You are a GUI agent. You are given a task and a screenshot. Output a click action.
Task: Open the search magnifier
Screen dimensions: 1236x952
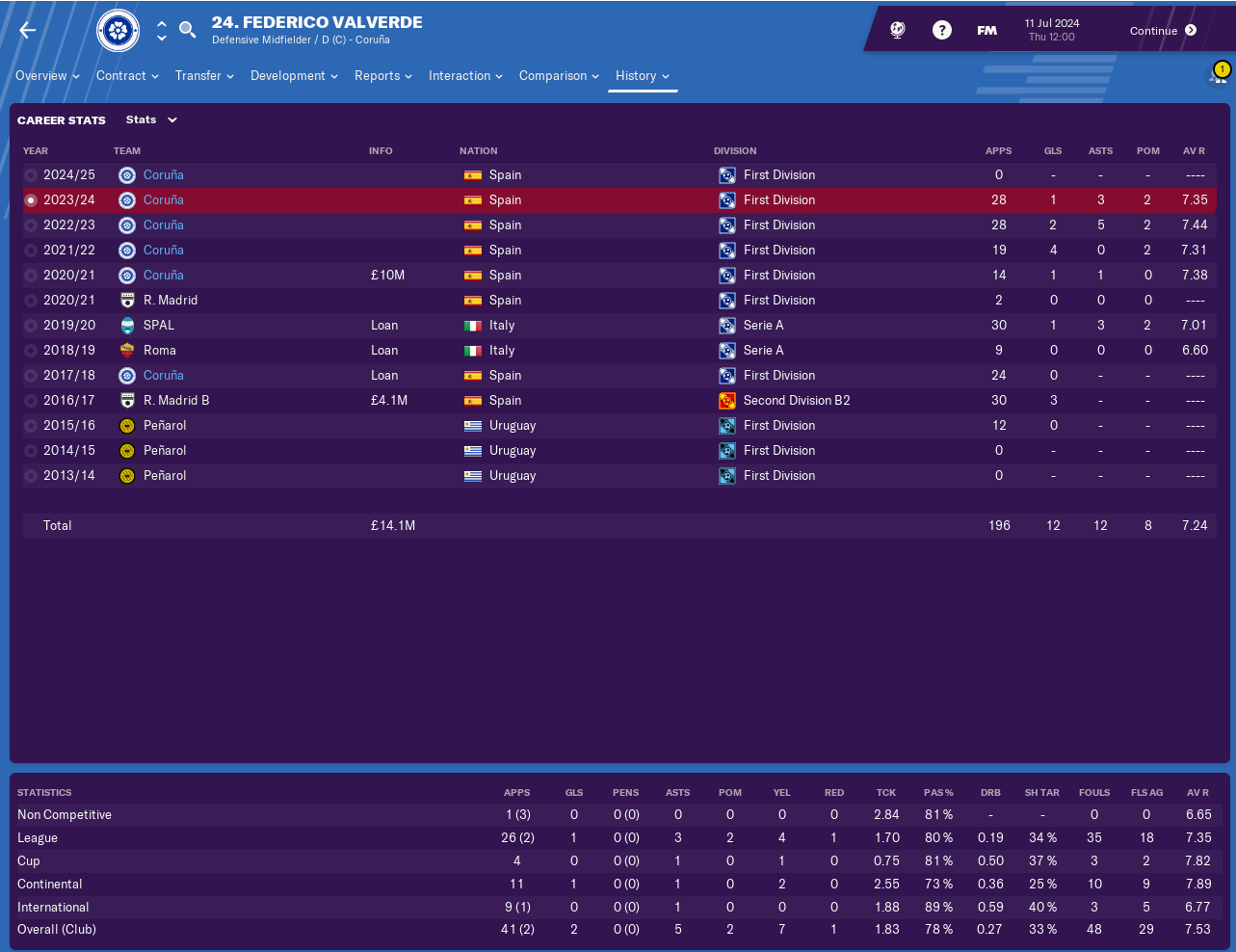click(x=188, y=30)
